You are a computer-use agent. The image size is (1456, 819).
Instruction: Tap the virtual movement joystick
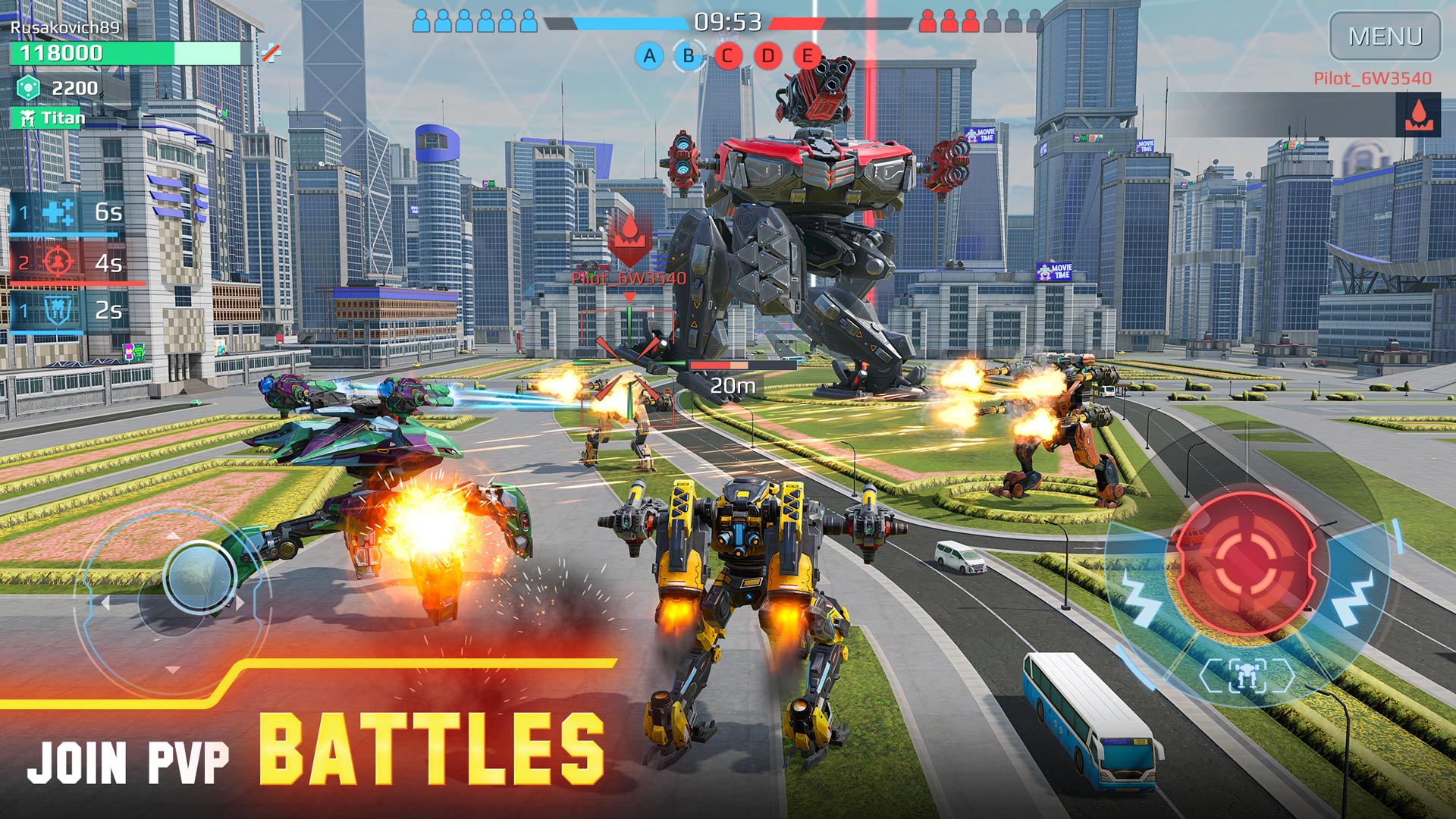(199, 576)
